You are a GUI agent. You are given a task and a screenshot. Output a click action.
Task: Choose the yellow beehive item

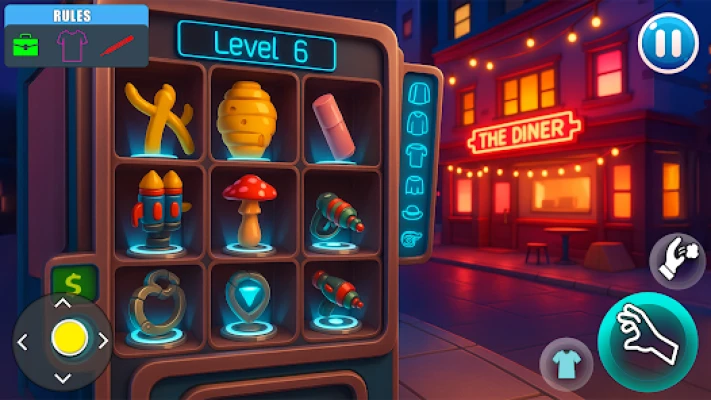pyautogui.click(x=247, y=118)
